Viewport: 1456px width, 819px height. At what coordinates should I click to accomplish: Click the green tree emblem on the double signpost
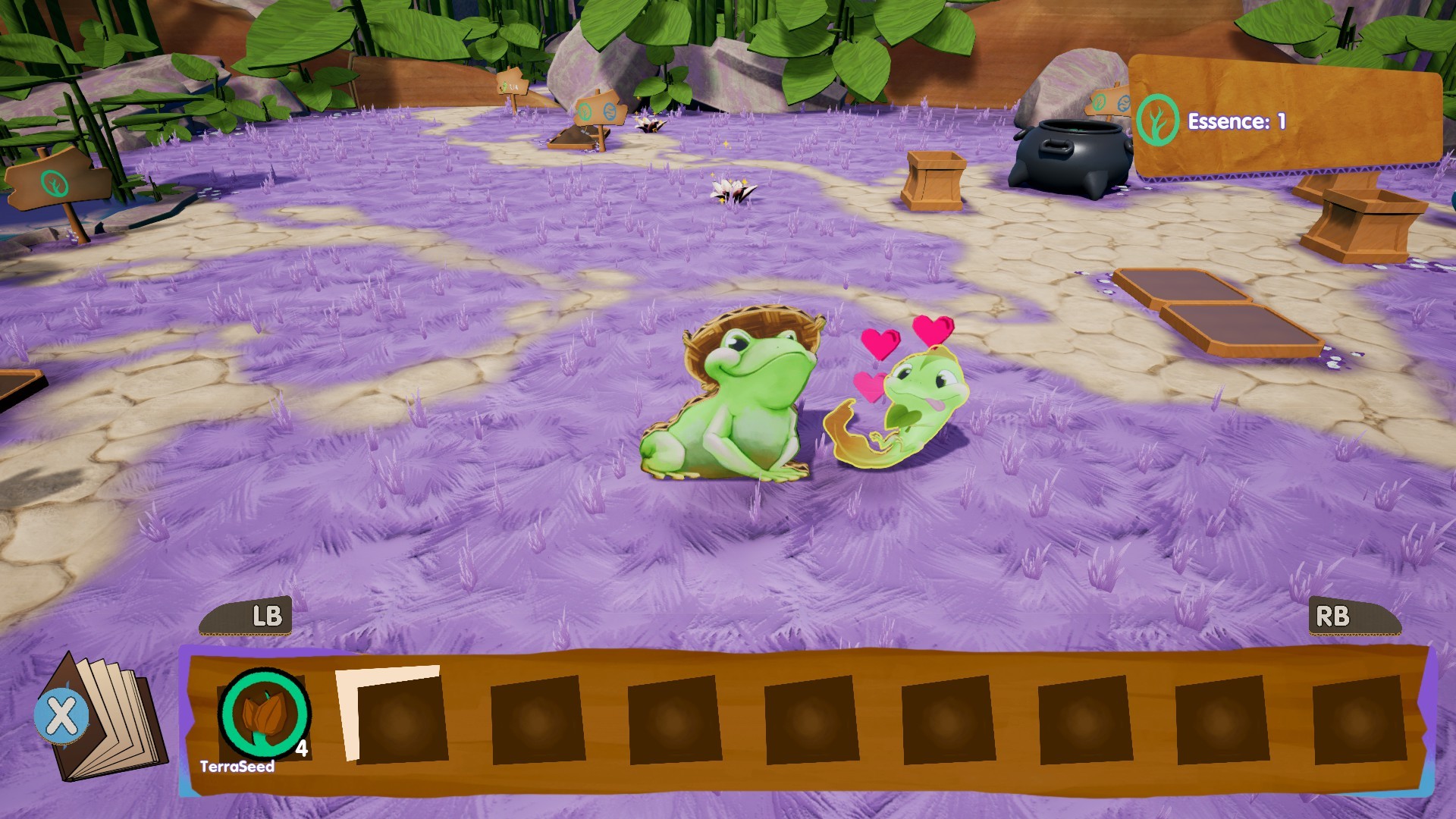pyautogui.click(x=585, y=111)
